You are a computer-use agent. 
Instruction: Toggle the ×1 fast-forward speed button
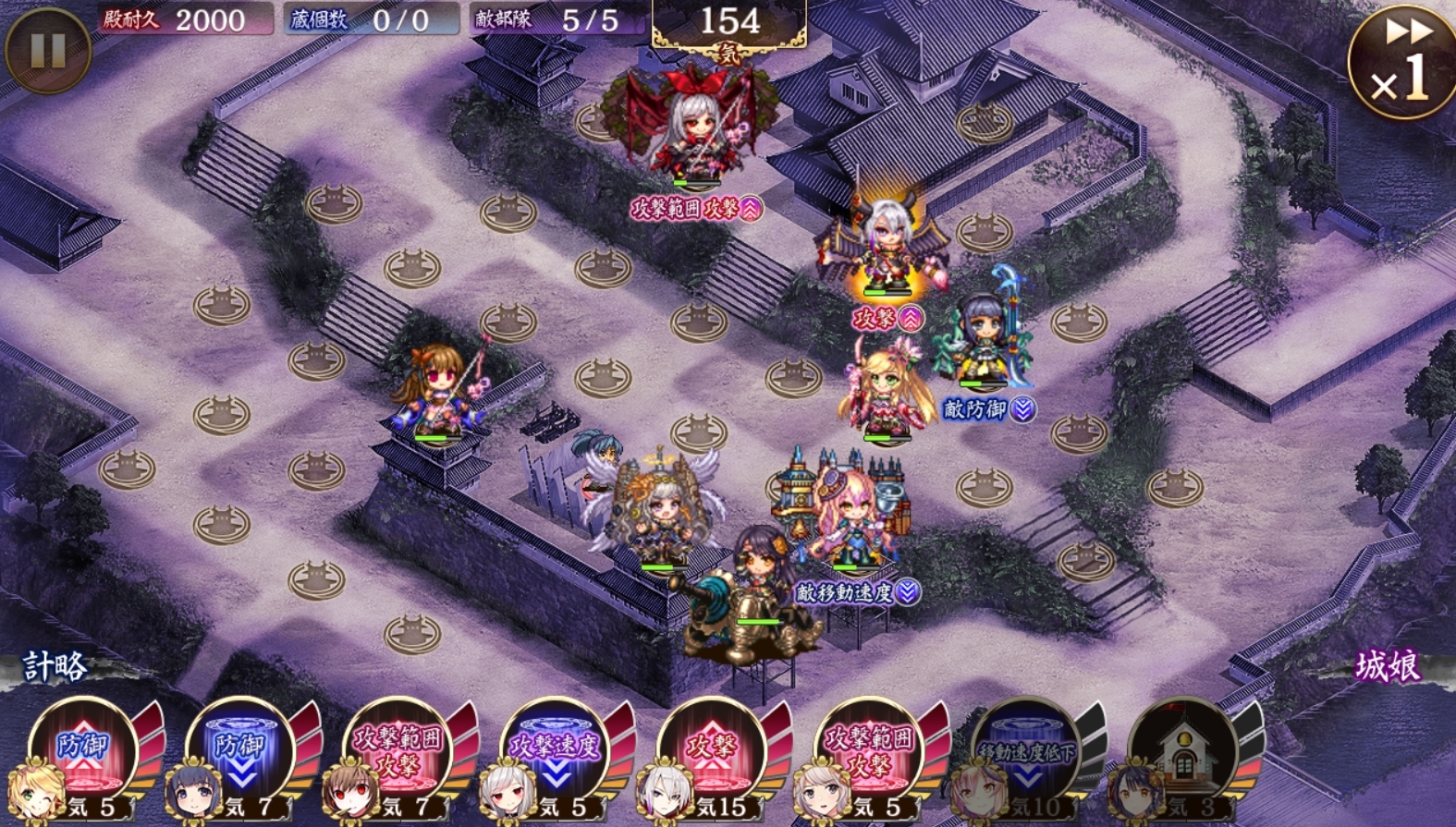click(x=1401, y=62)
